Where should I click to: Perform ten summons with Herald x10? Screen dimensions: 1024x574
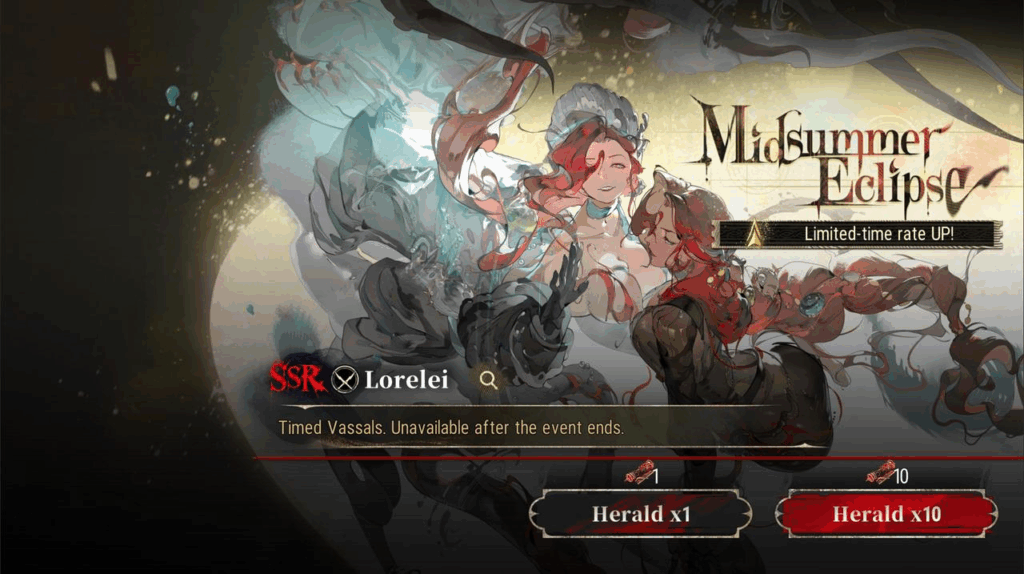[886, 514]
